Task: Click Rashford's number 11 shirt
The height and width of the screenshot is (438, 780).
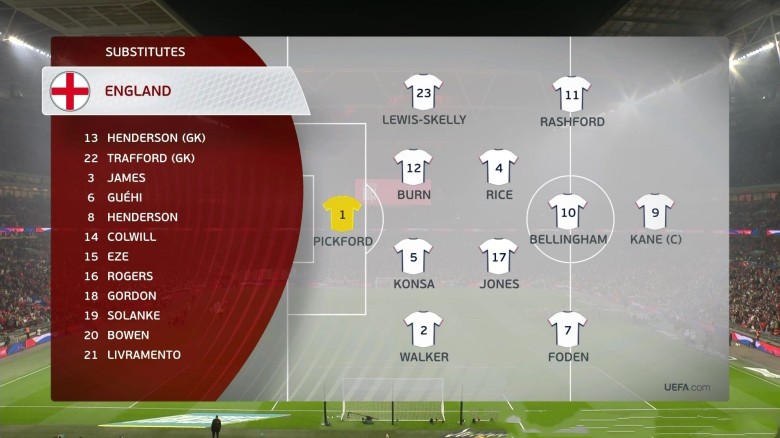Action: [x=572, y=94]
